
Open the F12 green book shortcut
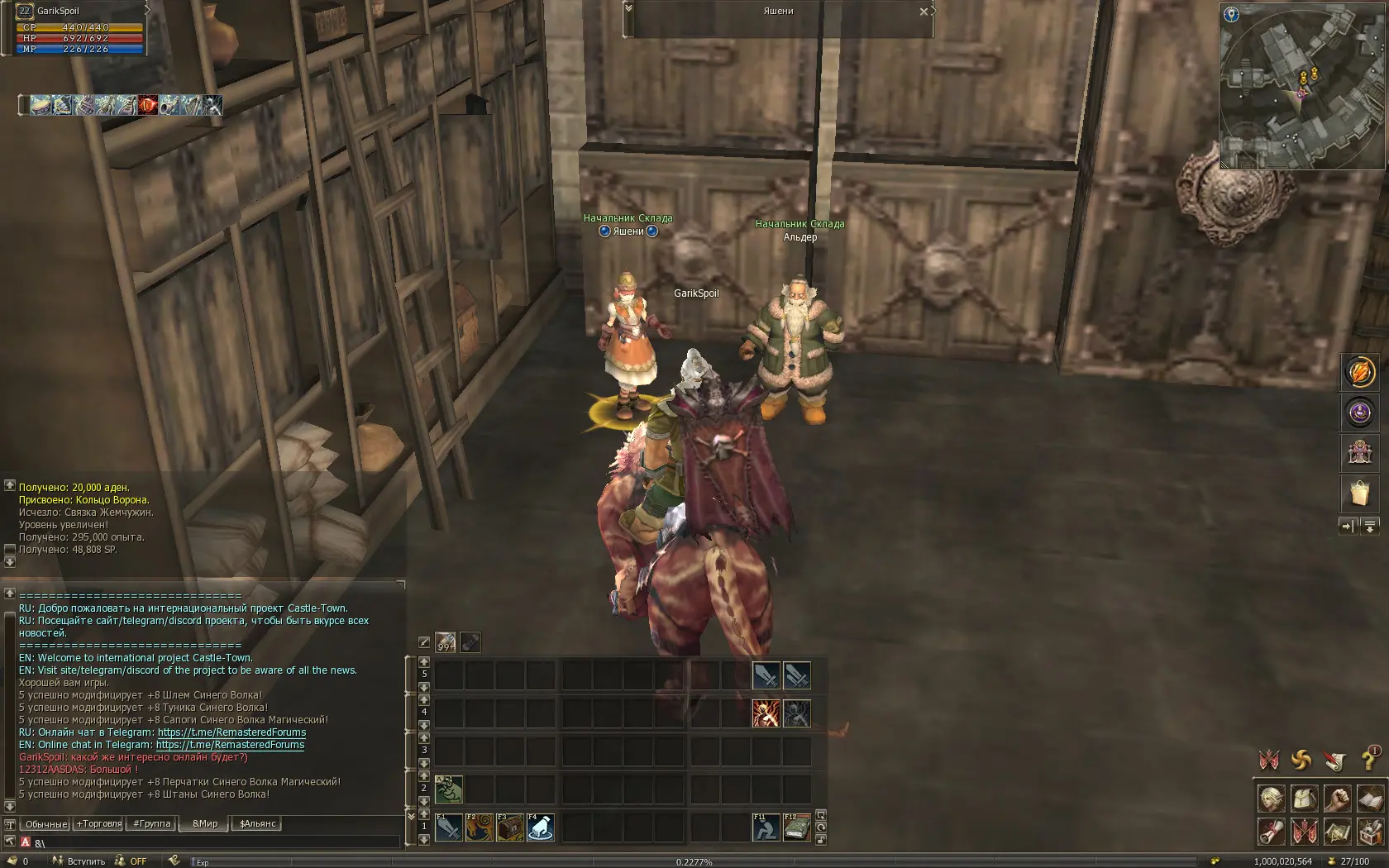(x=796, y=827)
